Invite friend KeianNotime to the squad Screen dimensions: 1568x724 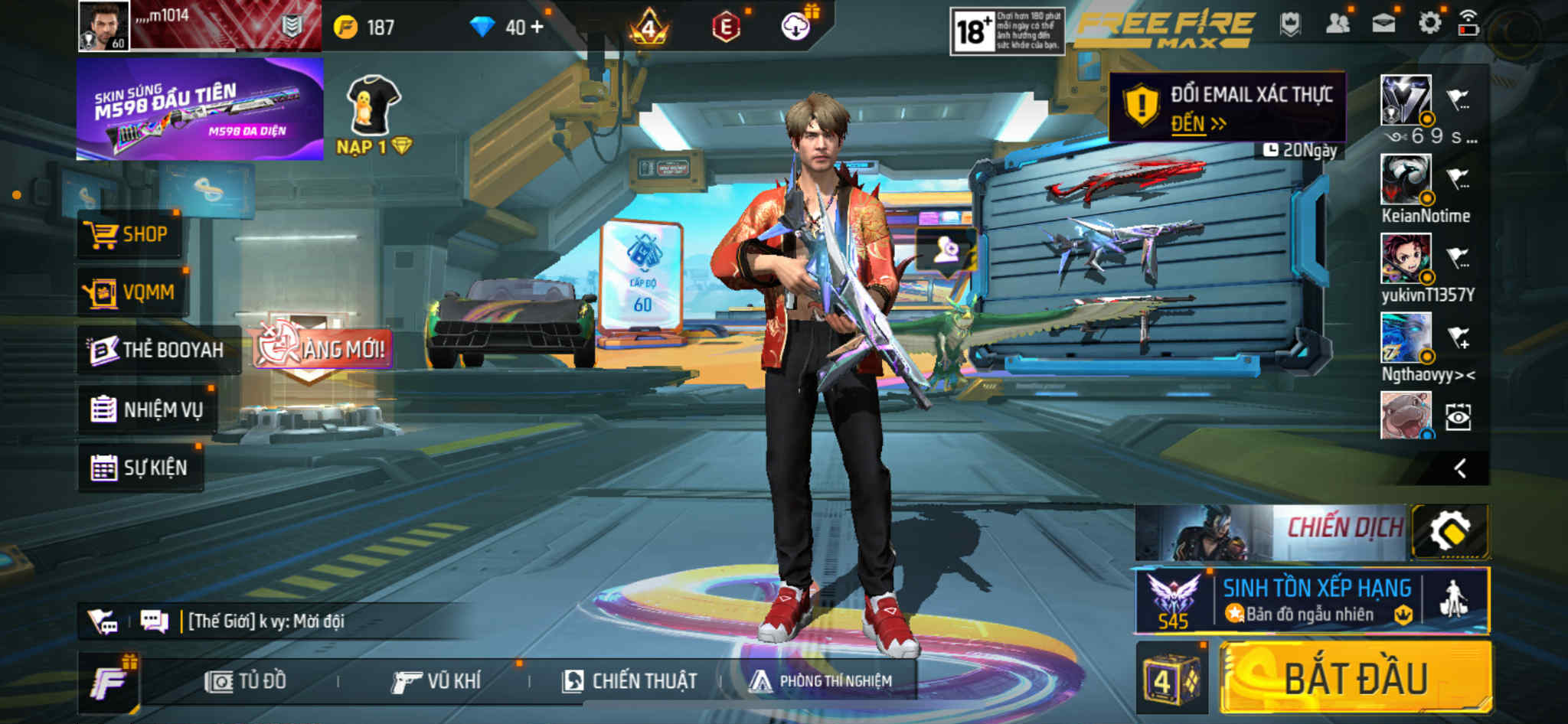(1458, 179)
